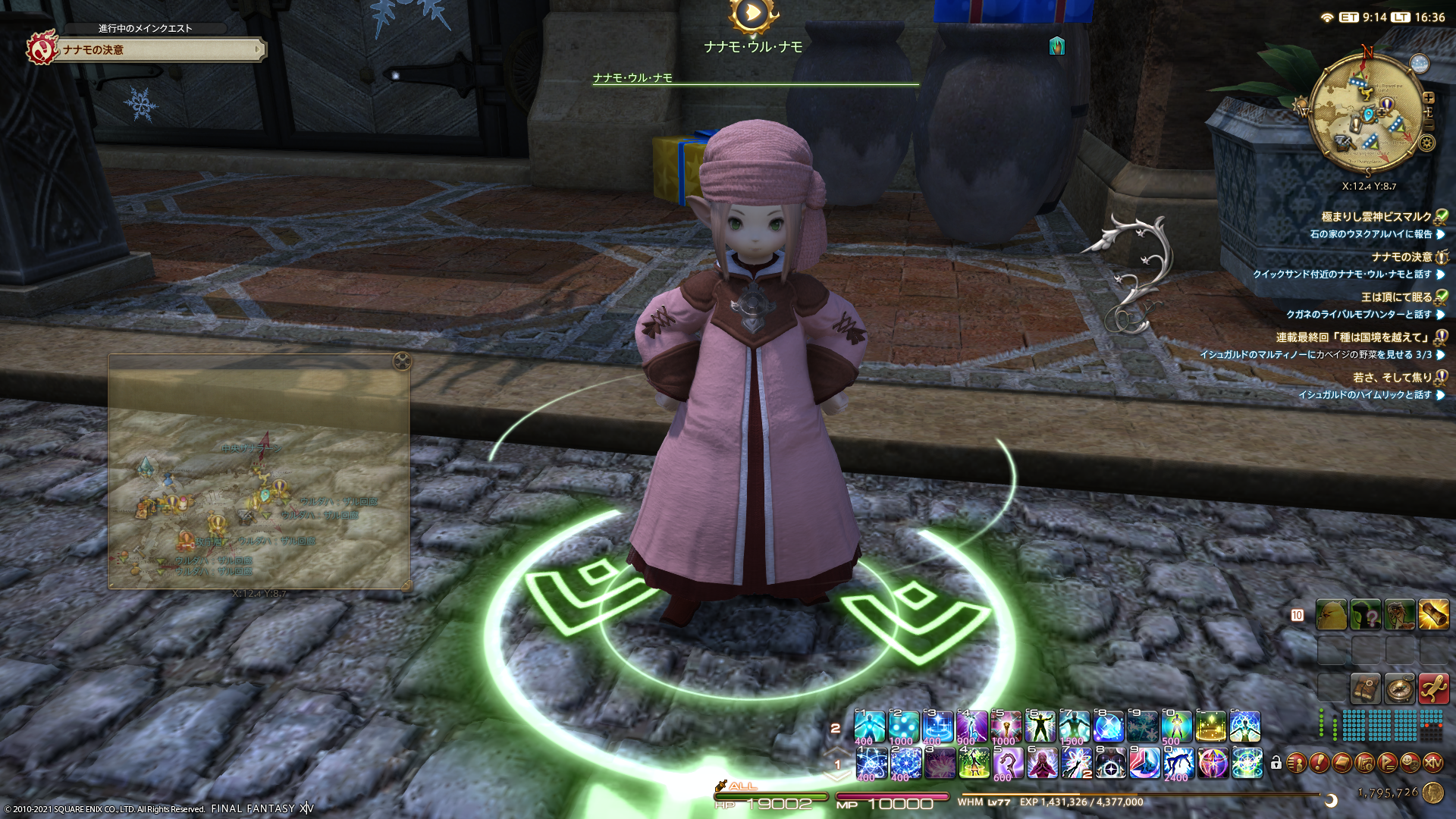
Task: Summon the fat chocobo mount icon
Action: click(1332, 615)
